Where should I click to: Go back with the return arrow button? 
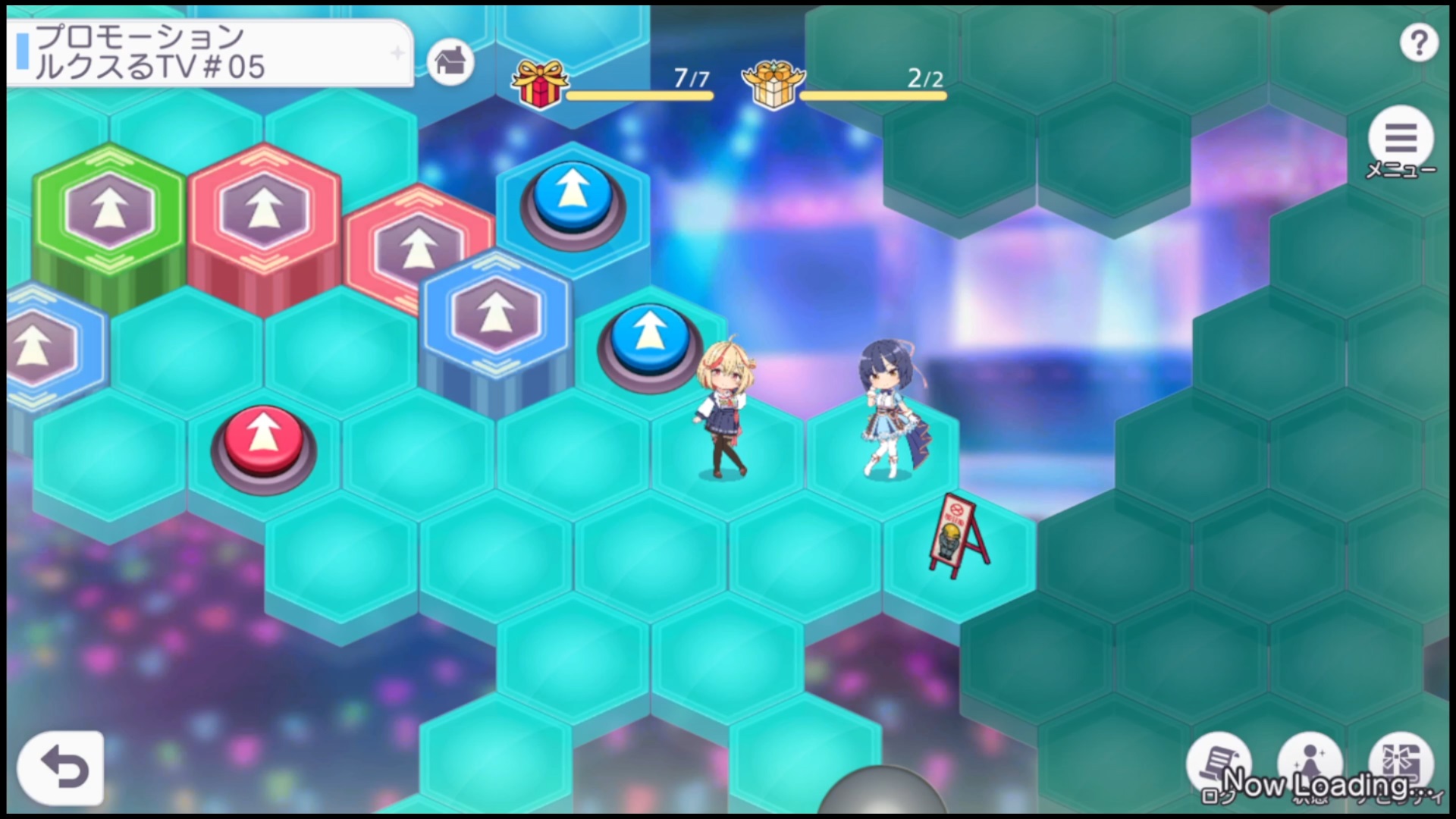61,767
